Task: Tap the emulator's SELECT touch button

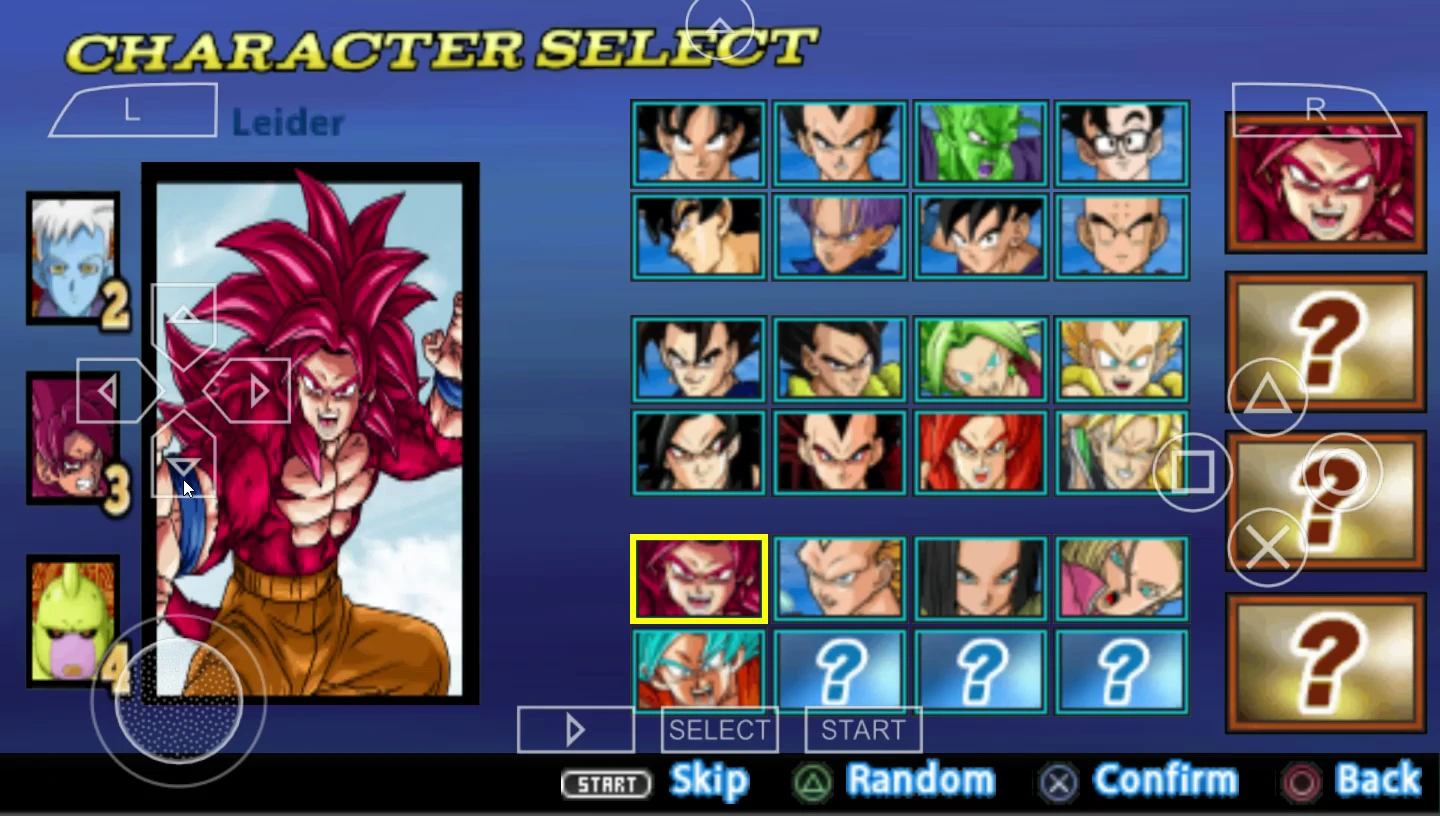Action: (x=719, y=730)
